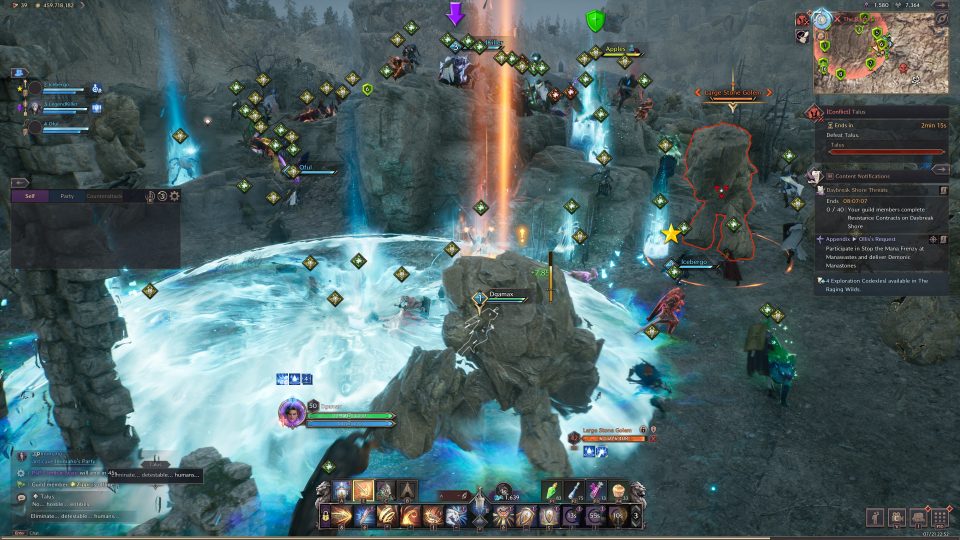960x540 pixels.
Task: Click Dpamar's character portrait
Action: (x=292, y=412)
